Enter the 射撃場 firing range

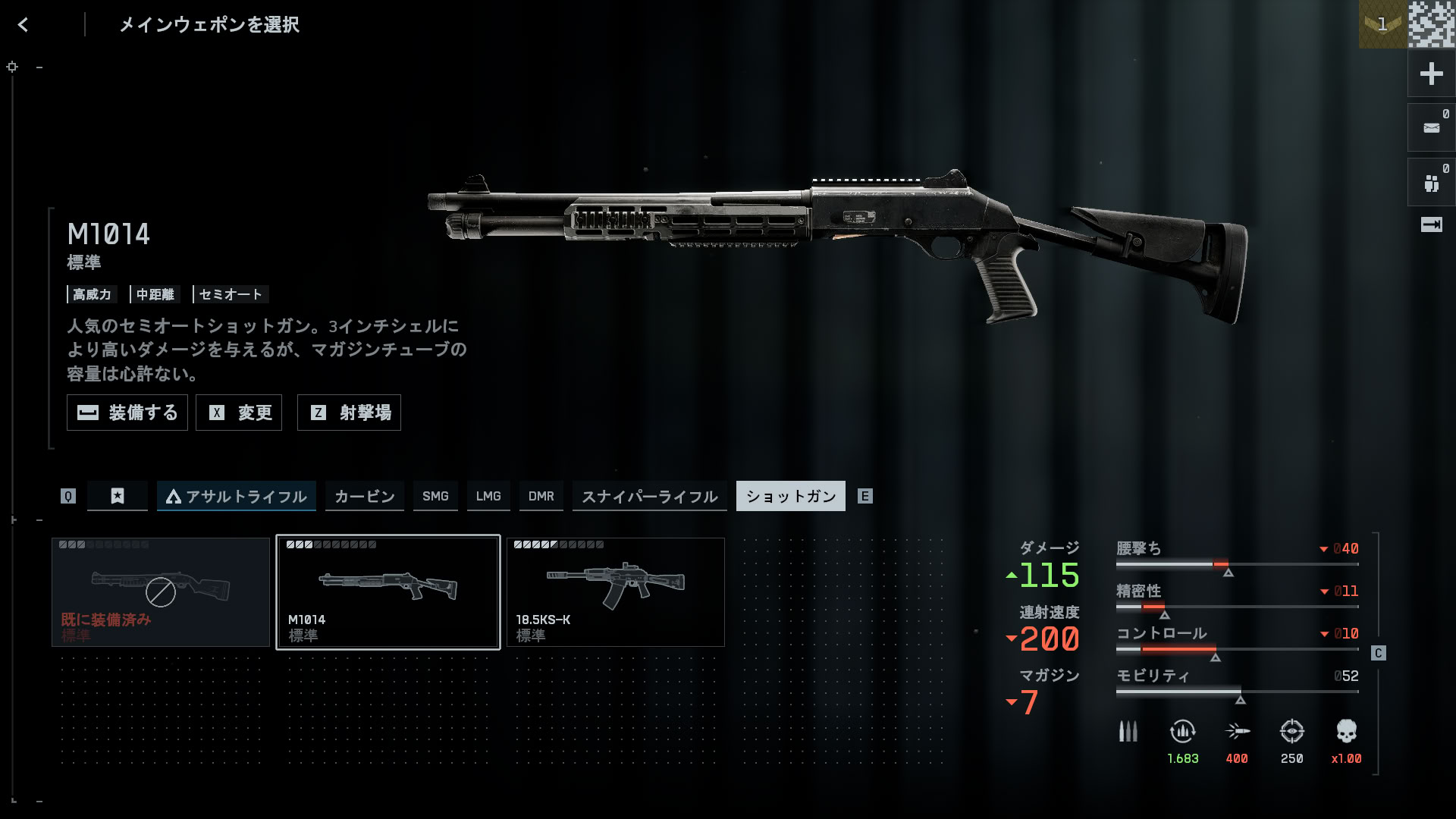(349, 413)
